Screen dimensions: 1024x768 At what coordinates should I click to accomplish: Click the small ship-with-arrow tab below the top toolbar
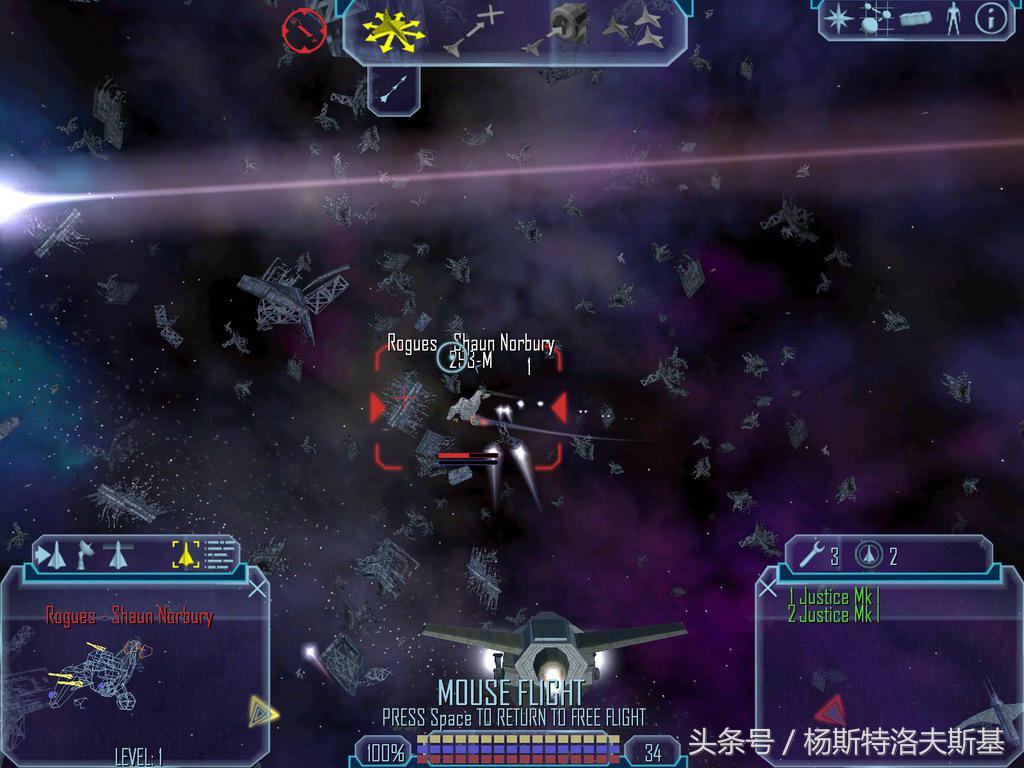click(393, 90)
